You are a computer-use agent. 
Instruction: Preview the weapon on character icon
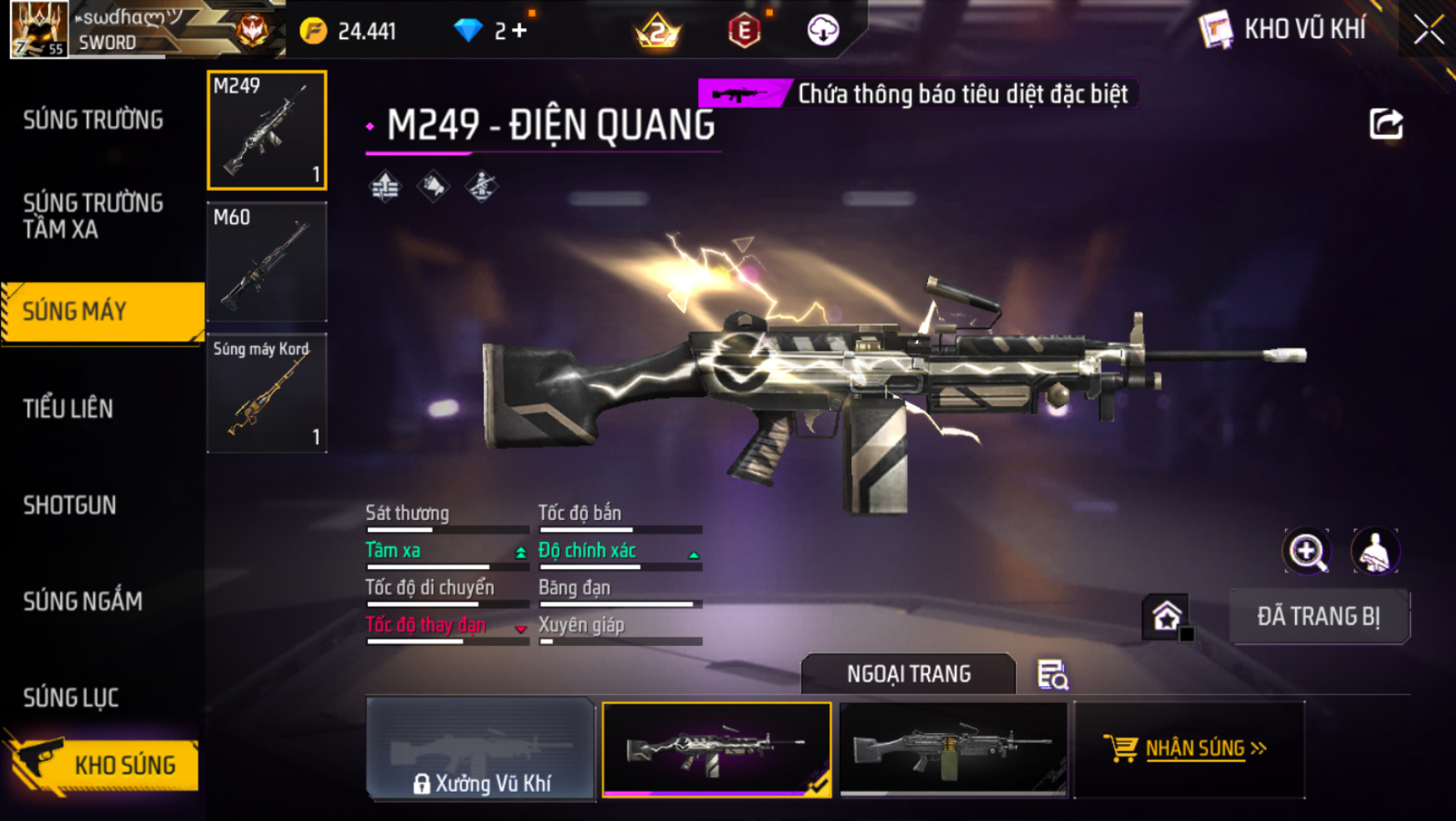coord(1374,551)
